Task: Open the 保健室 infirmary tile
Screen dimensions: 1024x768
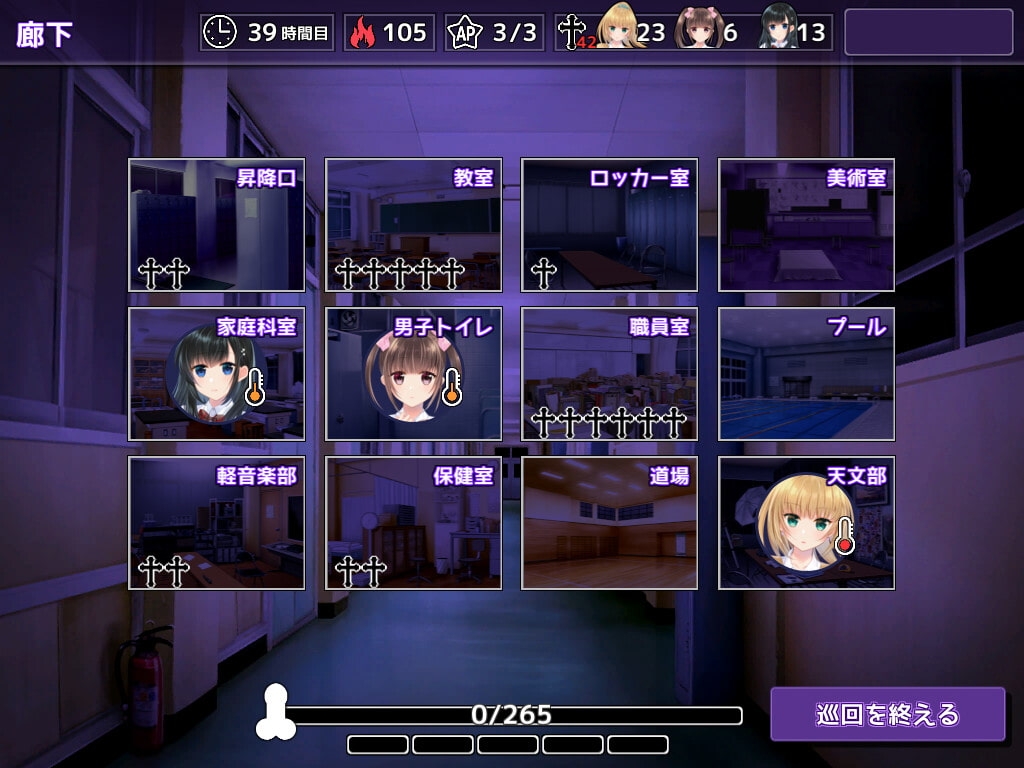Action: click(x=413, y=523)
